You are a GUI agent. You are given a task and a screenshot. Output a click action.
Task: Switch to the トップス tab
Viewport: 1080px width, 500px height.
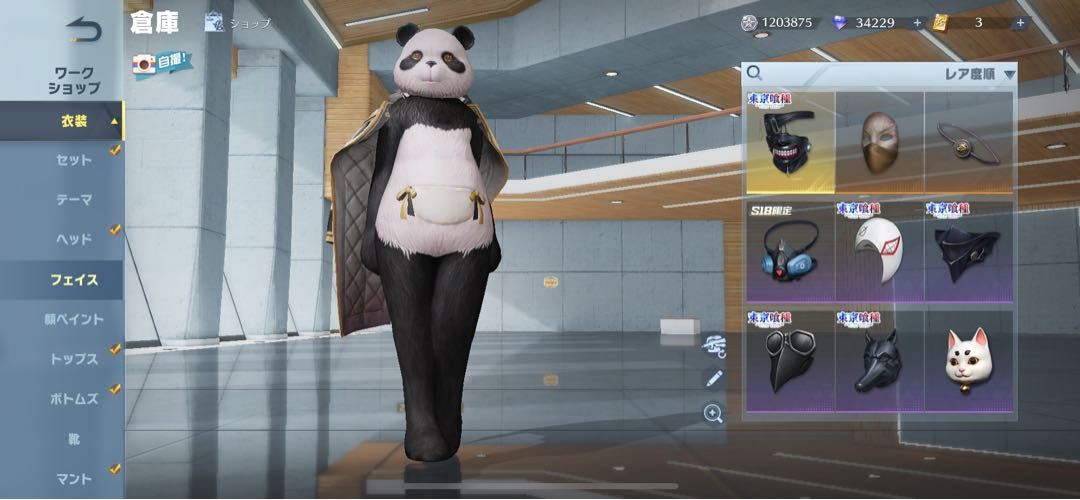73,359
